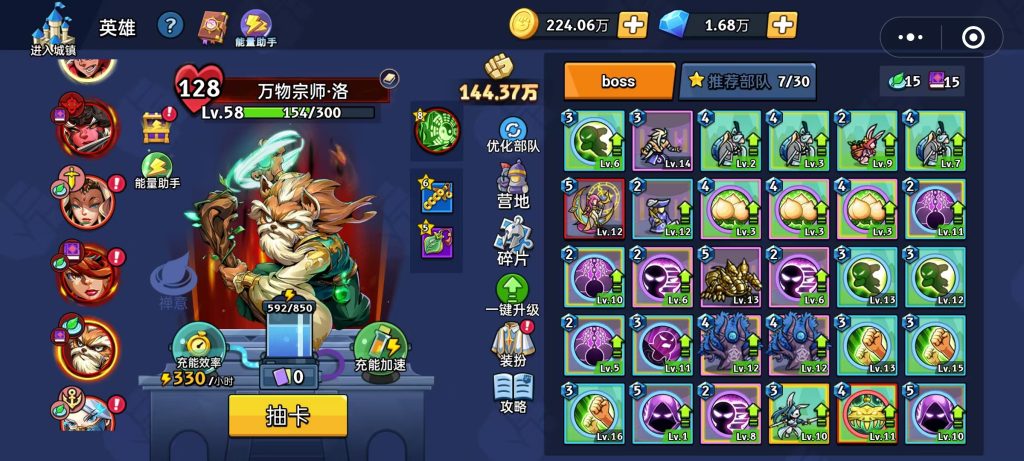Tap 一键升级 one-click upgrade

[513, 296]
